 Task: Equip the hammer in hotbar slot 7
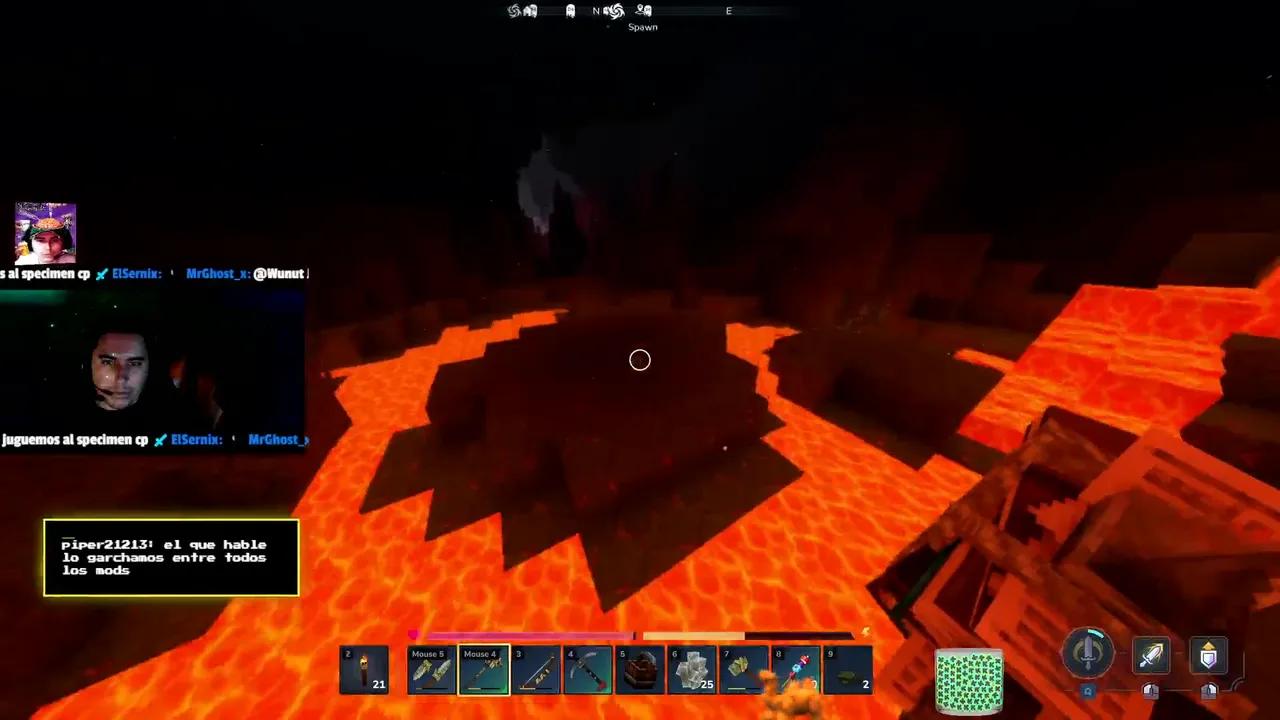(x=744, y=669)
